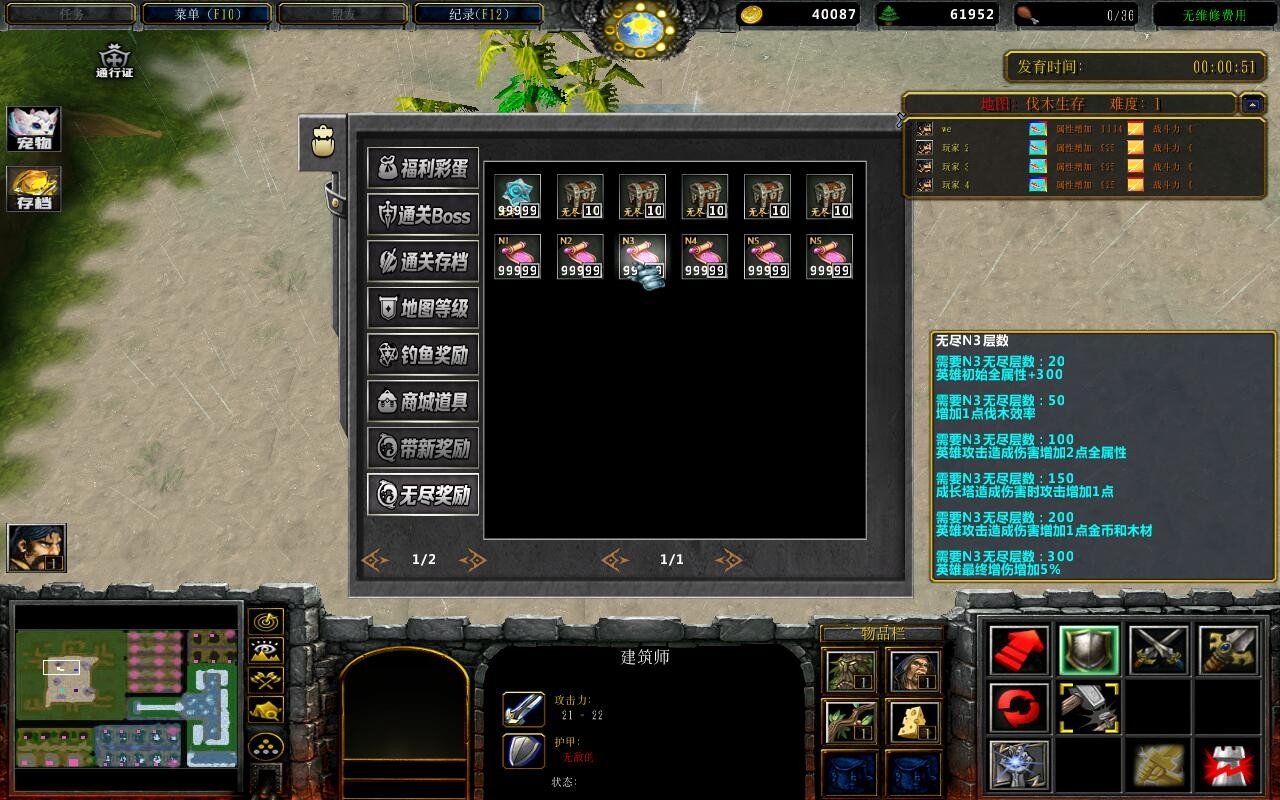Switch to the 钓鱼奖励 tab
Image resolution: width=1280 pixels, height=800 pixels.
pos(422,355)
